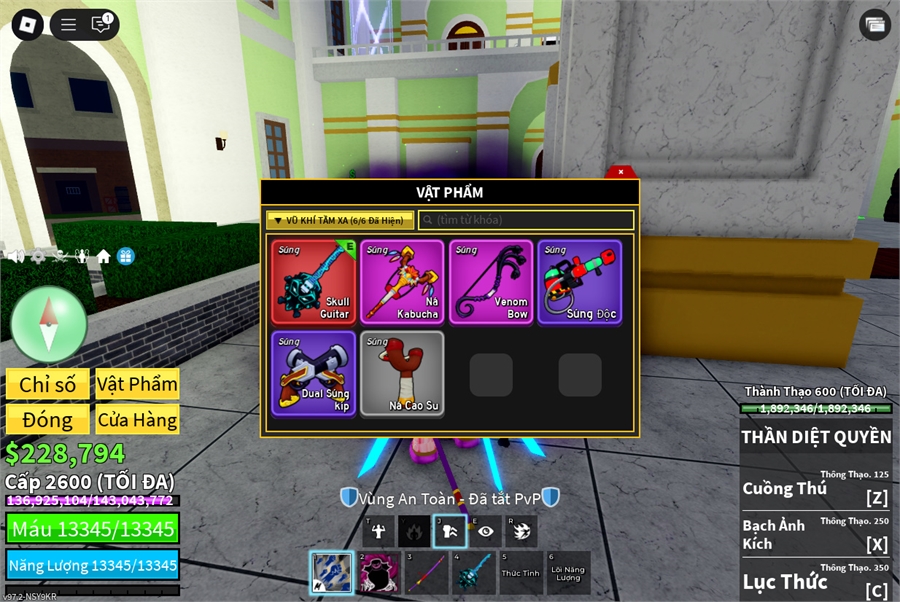Close the Vật Phẩm inventory window
The width and height of the screenshot is (900, 602).
621,172
